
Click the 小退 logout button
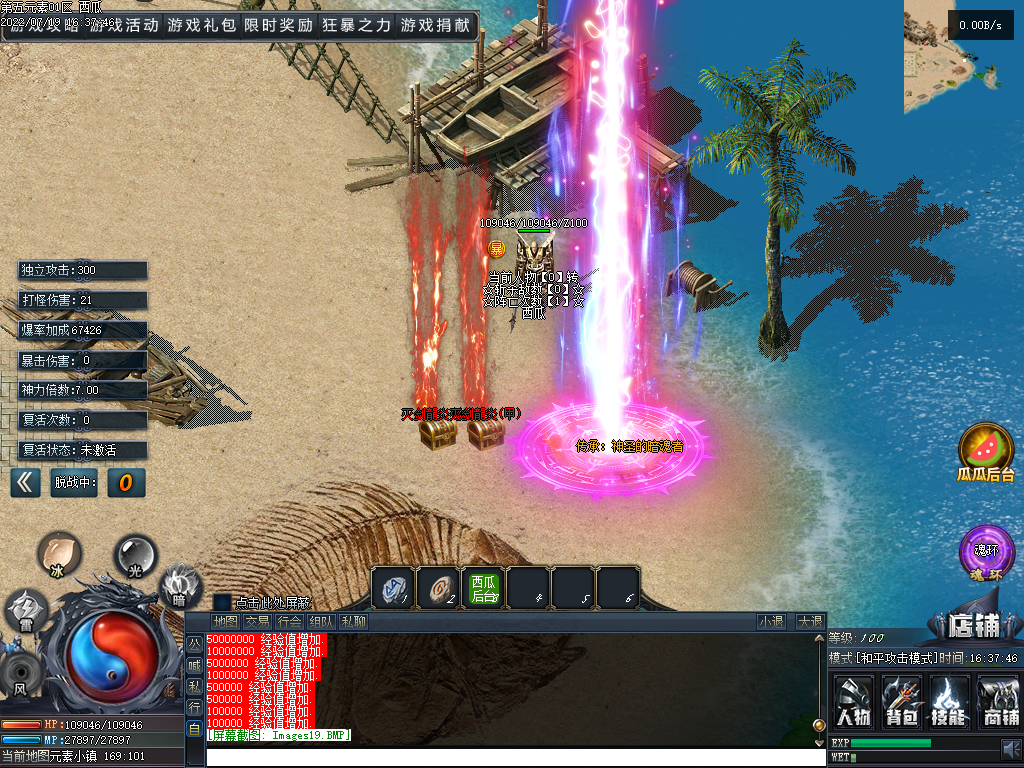(771, 622)
